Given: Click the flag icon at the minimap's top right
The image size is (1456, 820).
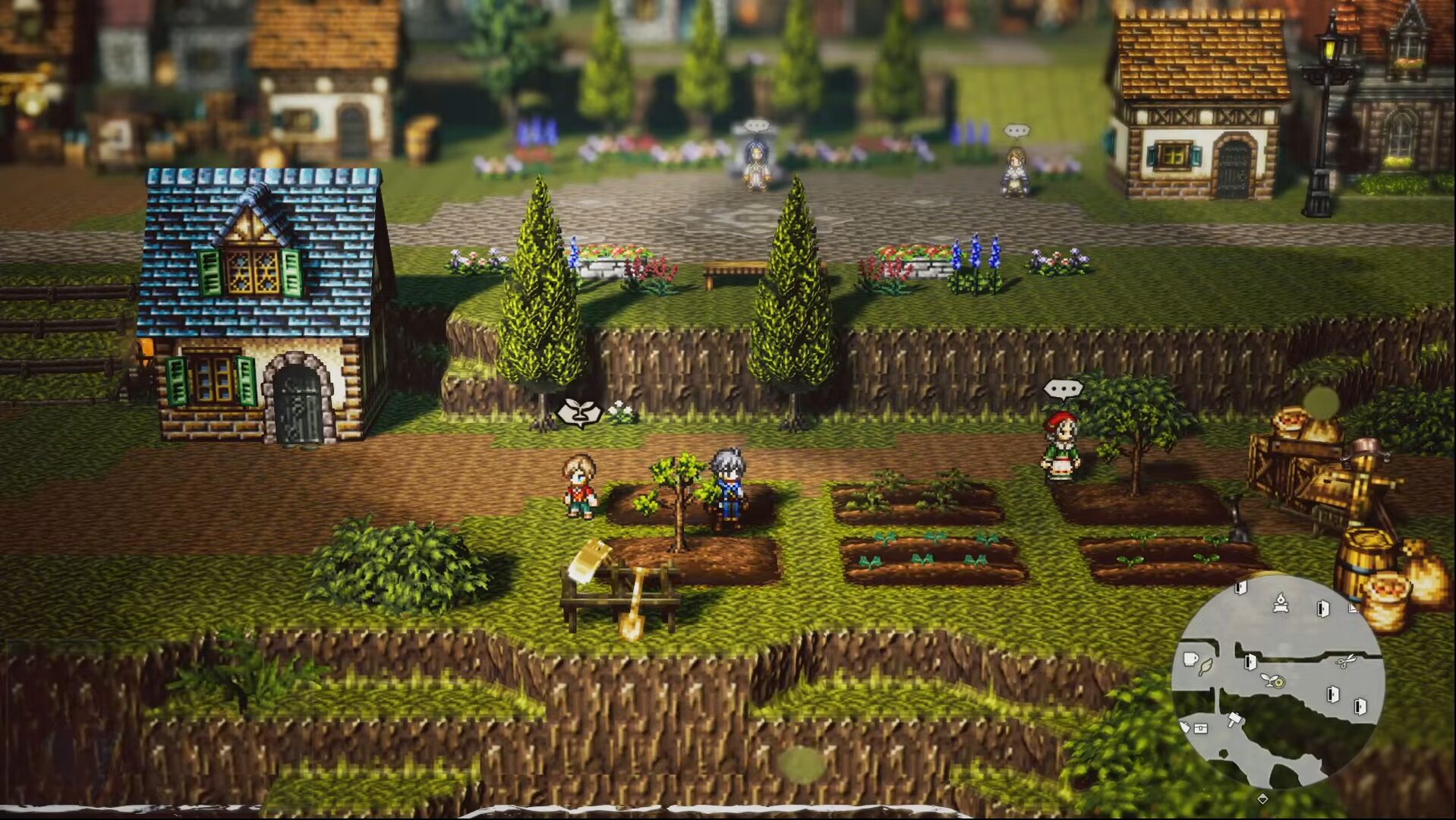Looking at the screenshot, I should [x=1354, y=609].
